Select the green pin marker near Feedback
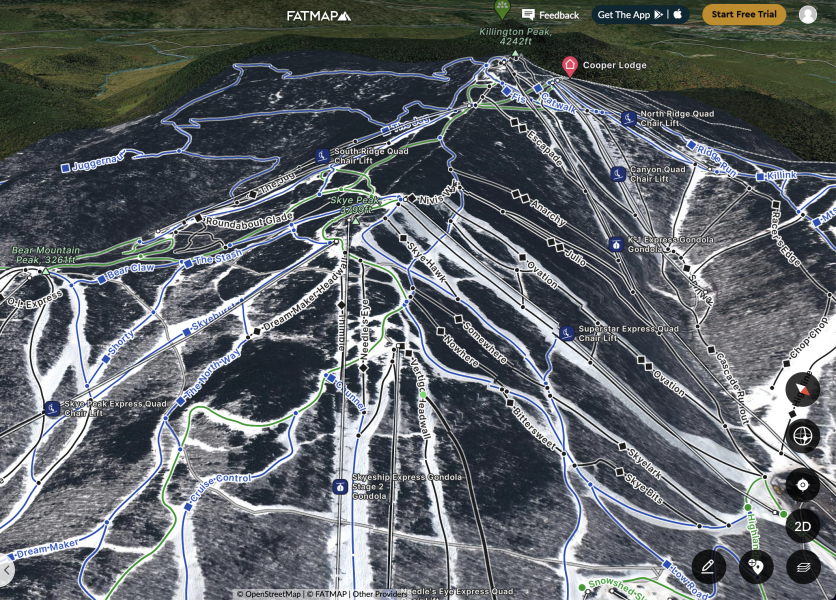Viewport: 836px width, 600px height. point(502,10)
